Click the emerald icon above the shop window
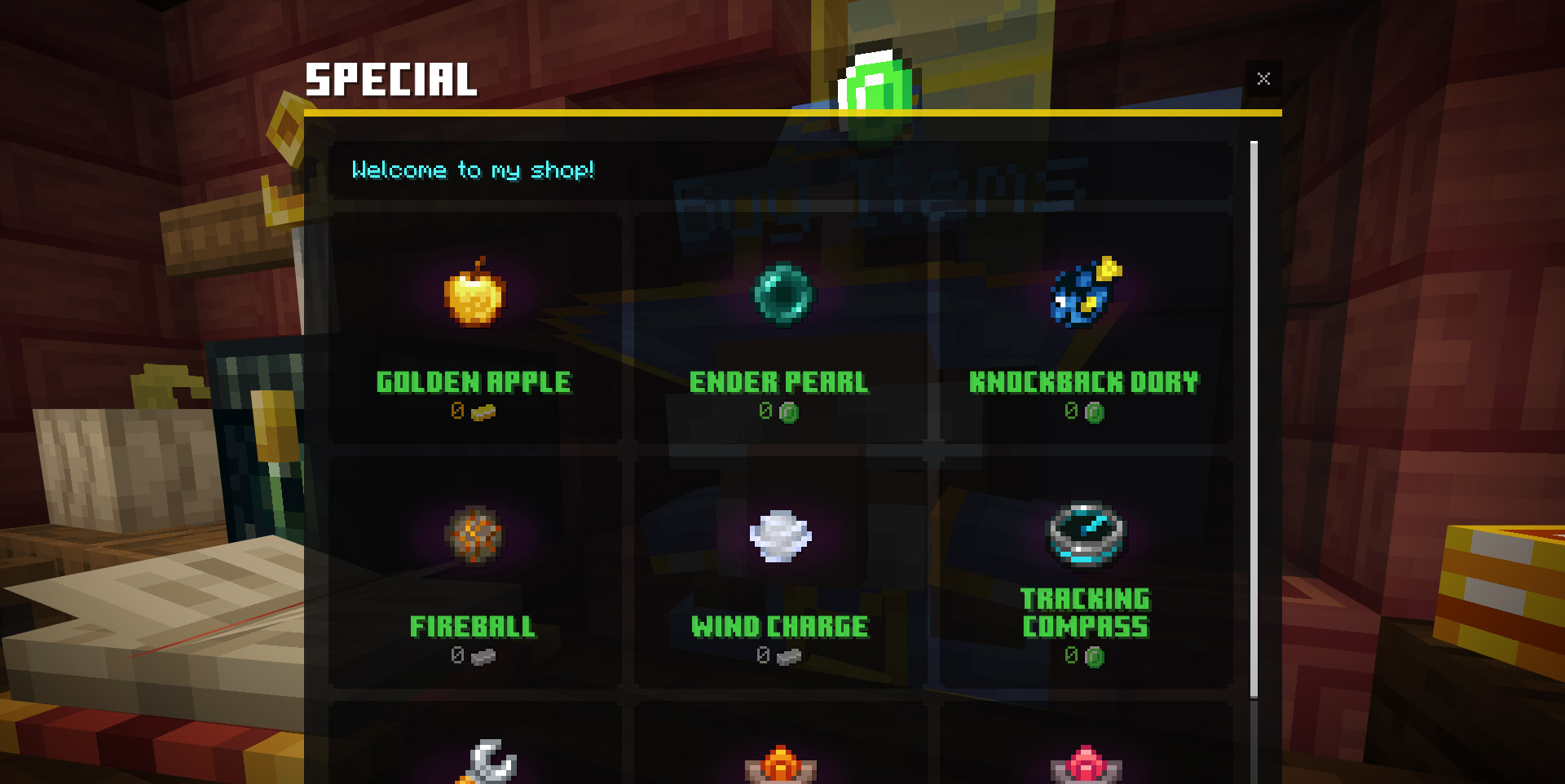This screenshot has width=1565, height=784. [876, 90]
